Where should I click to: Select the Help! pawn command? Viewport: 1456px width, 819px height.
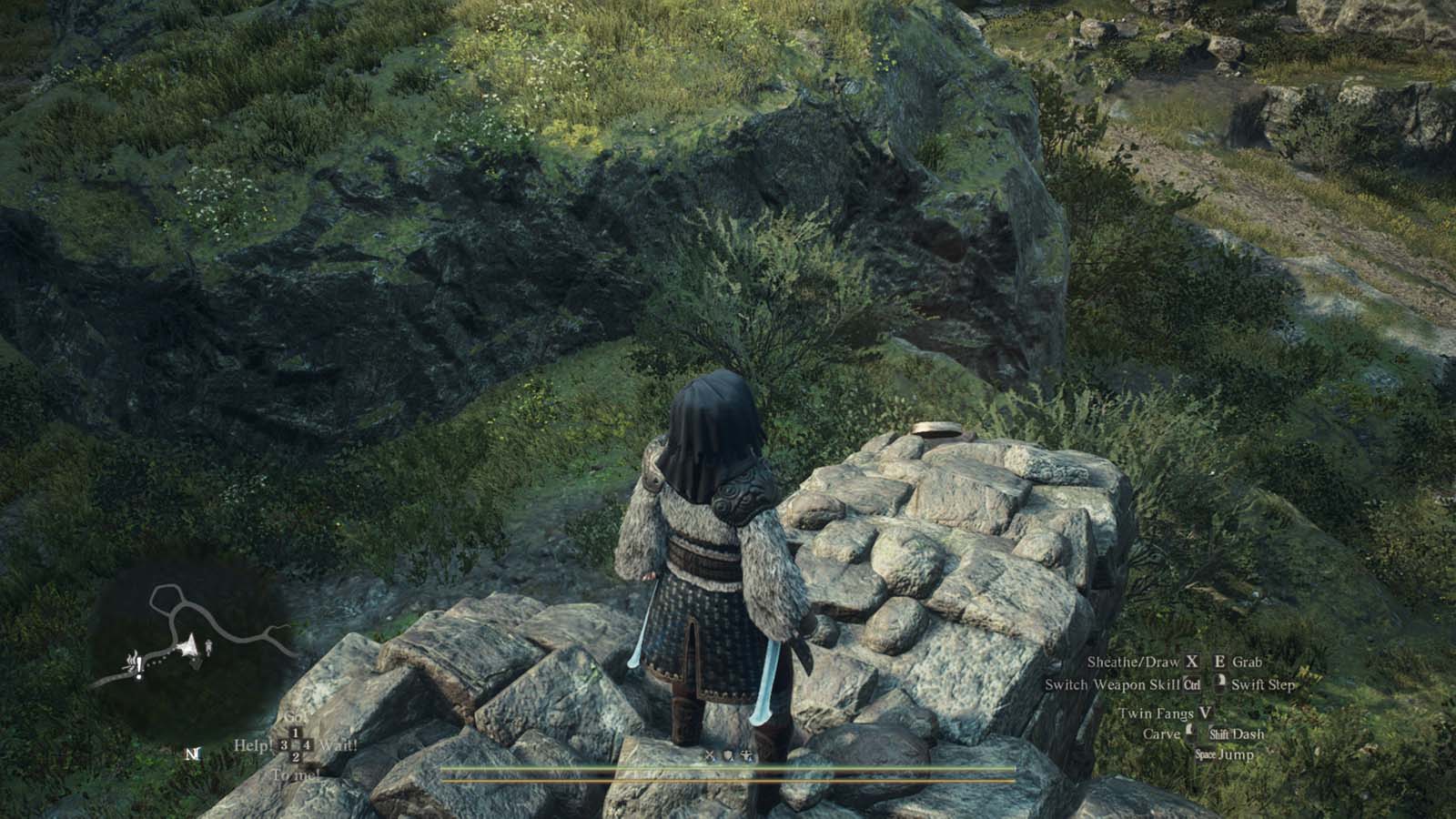tap(255, 745)
